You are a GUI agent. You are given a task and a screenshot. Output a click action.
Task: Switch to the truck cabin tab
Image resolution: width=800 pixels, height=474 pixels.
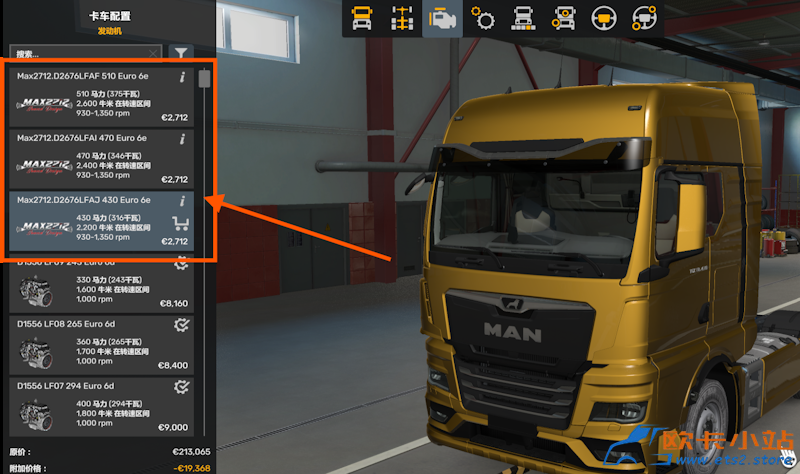pyautogui.click(x=360, y=18)
